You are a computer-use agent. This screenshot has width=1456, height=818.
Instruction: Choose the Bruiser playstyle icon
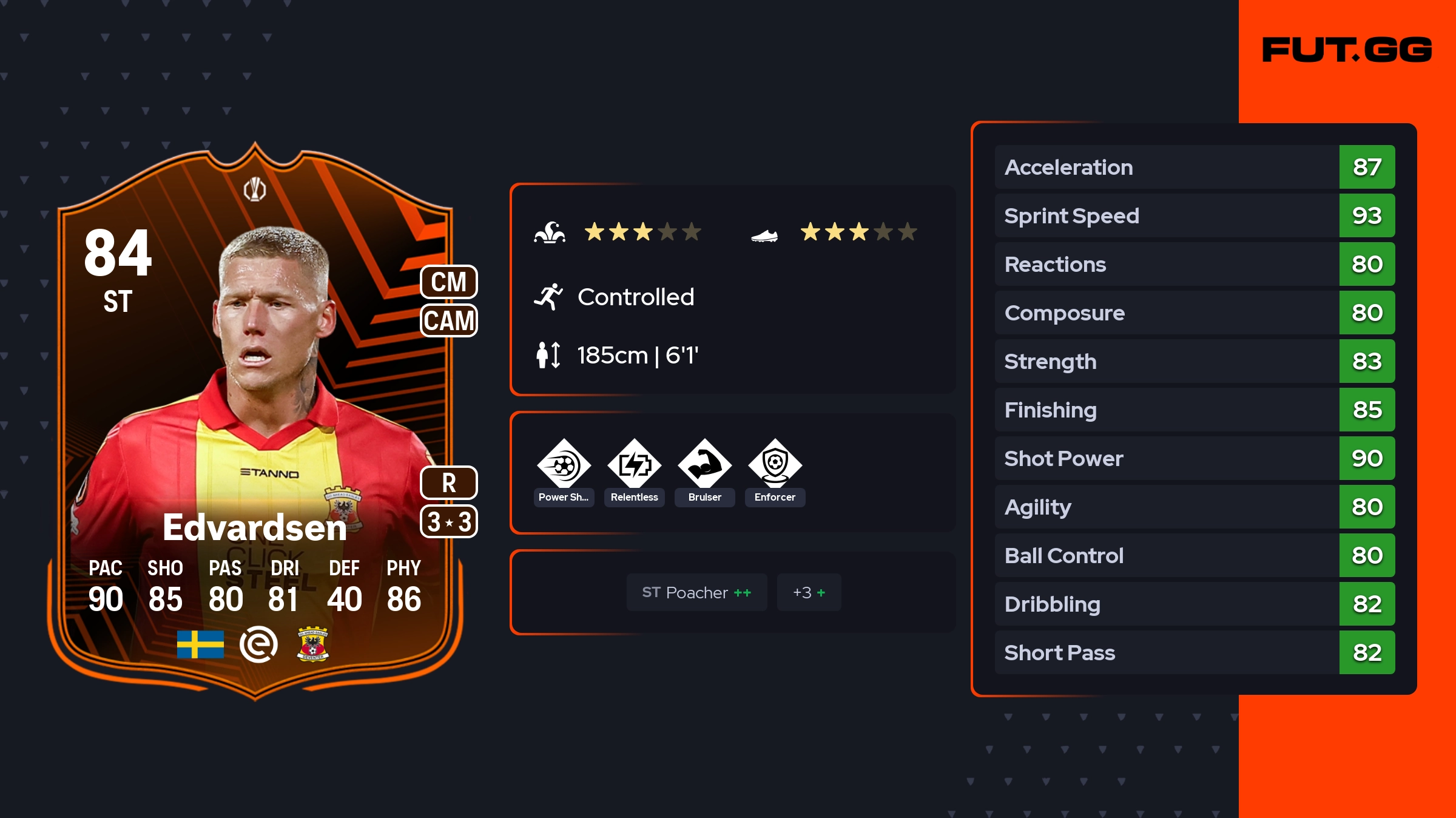click(x=704, y=465)
